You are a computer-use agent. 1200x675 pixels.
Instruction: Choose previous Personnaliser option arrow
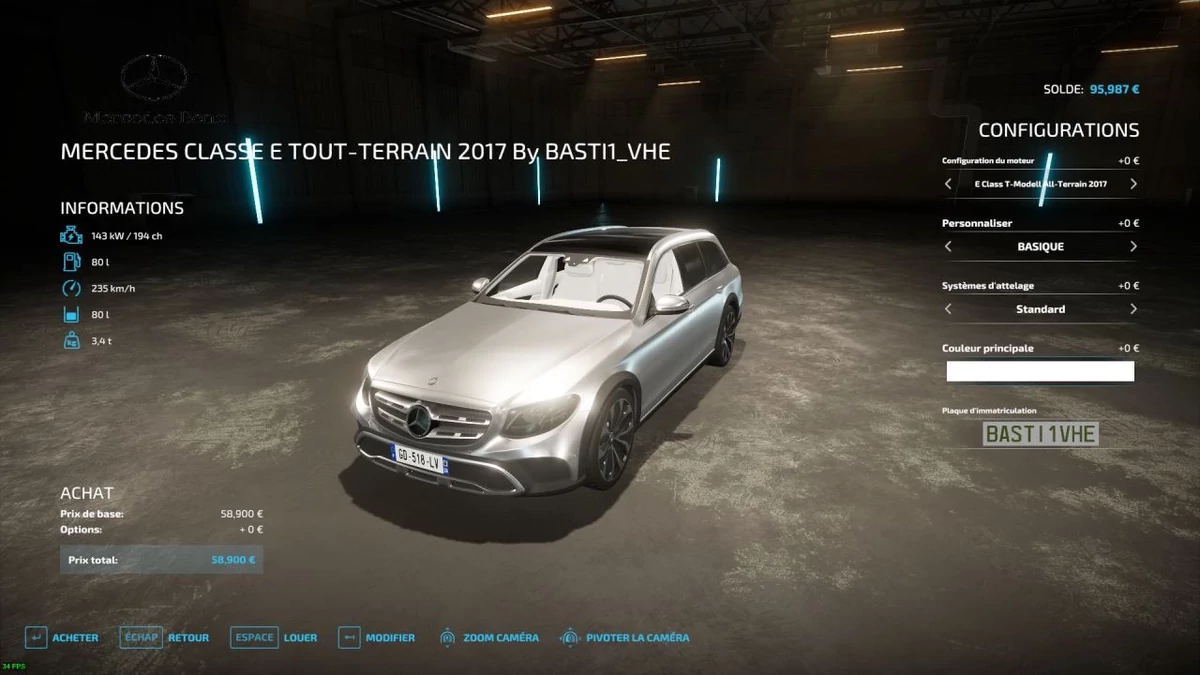coord(949,246)
